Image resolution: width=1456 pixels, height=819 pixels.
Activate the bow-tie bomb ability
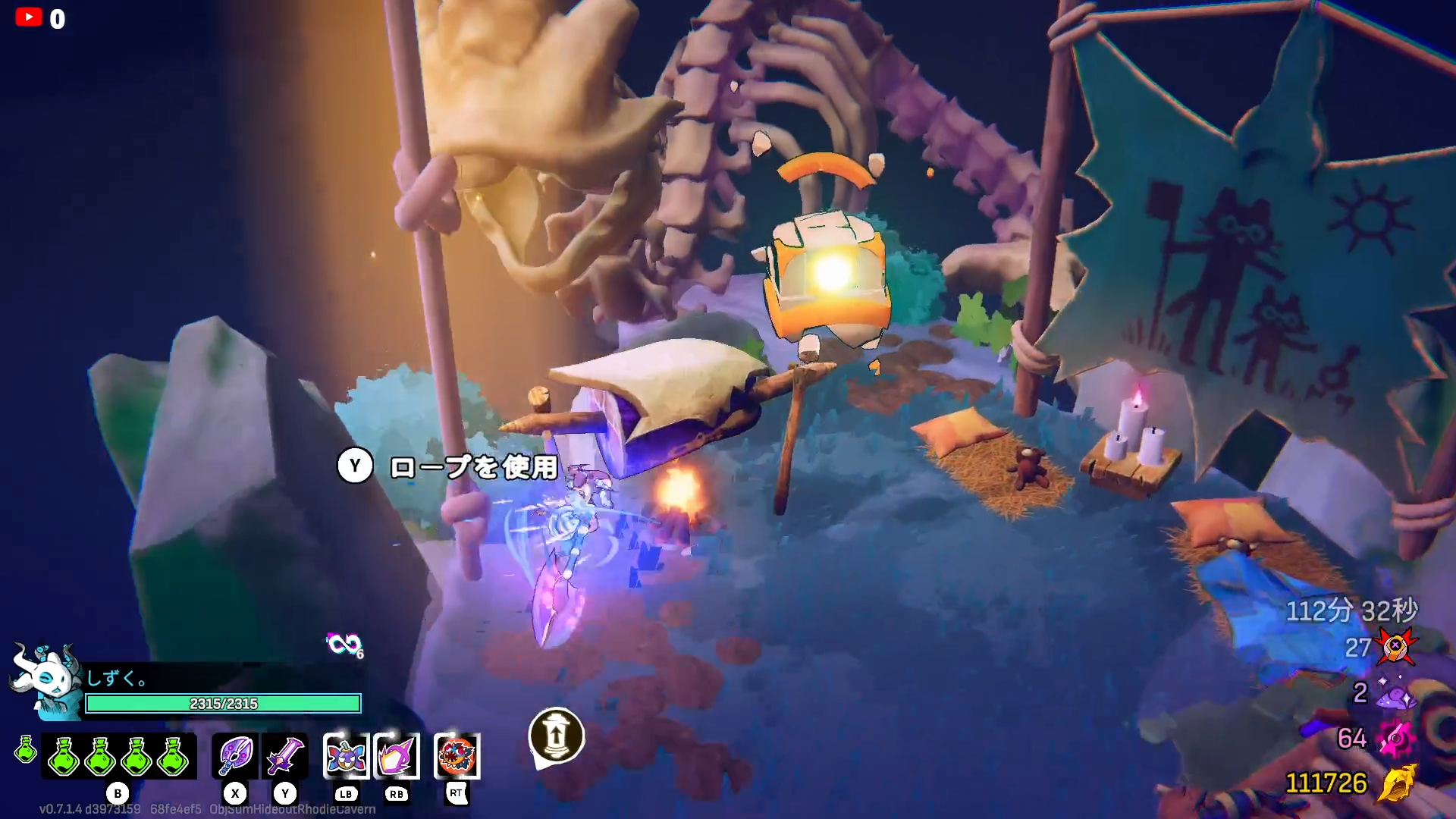click(347, 756)
